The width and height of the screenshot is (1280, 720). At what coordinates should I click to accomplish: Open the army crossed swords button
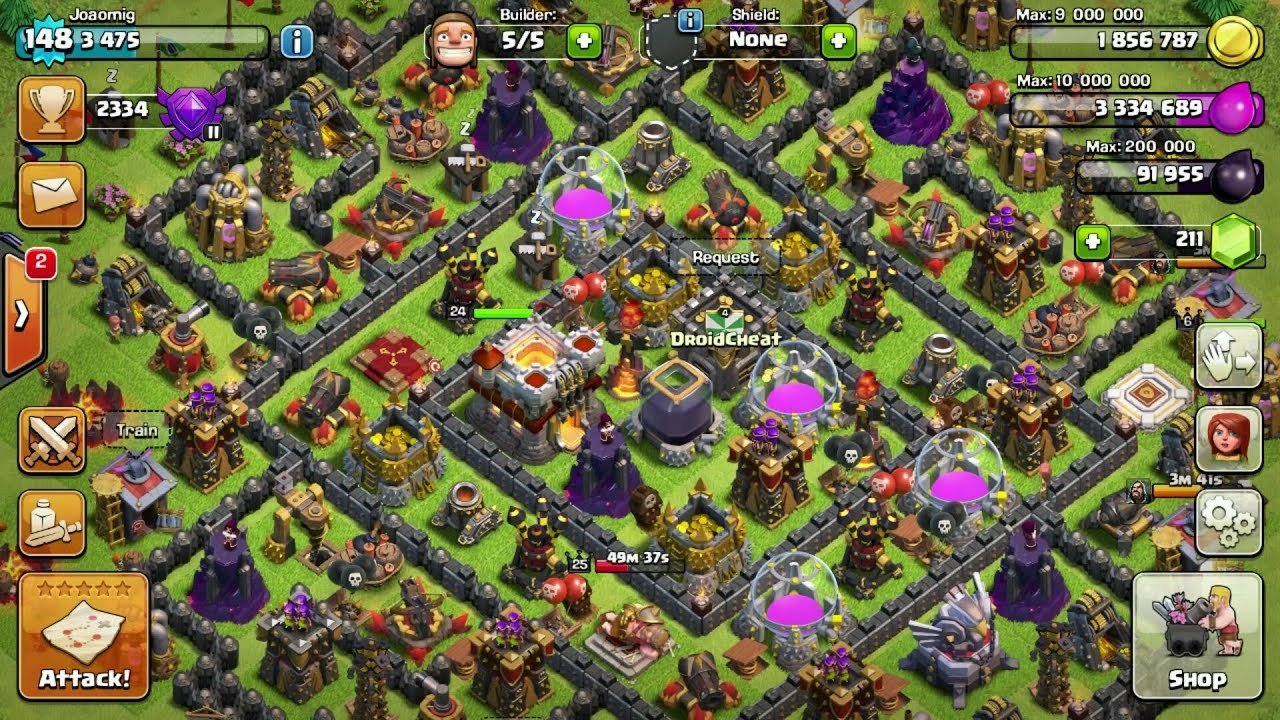(51, 440)
